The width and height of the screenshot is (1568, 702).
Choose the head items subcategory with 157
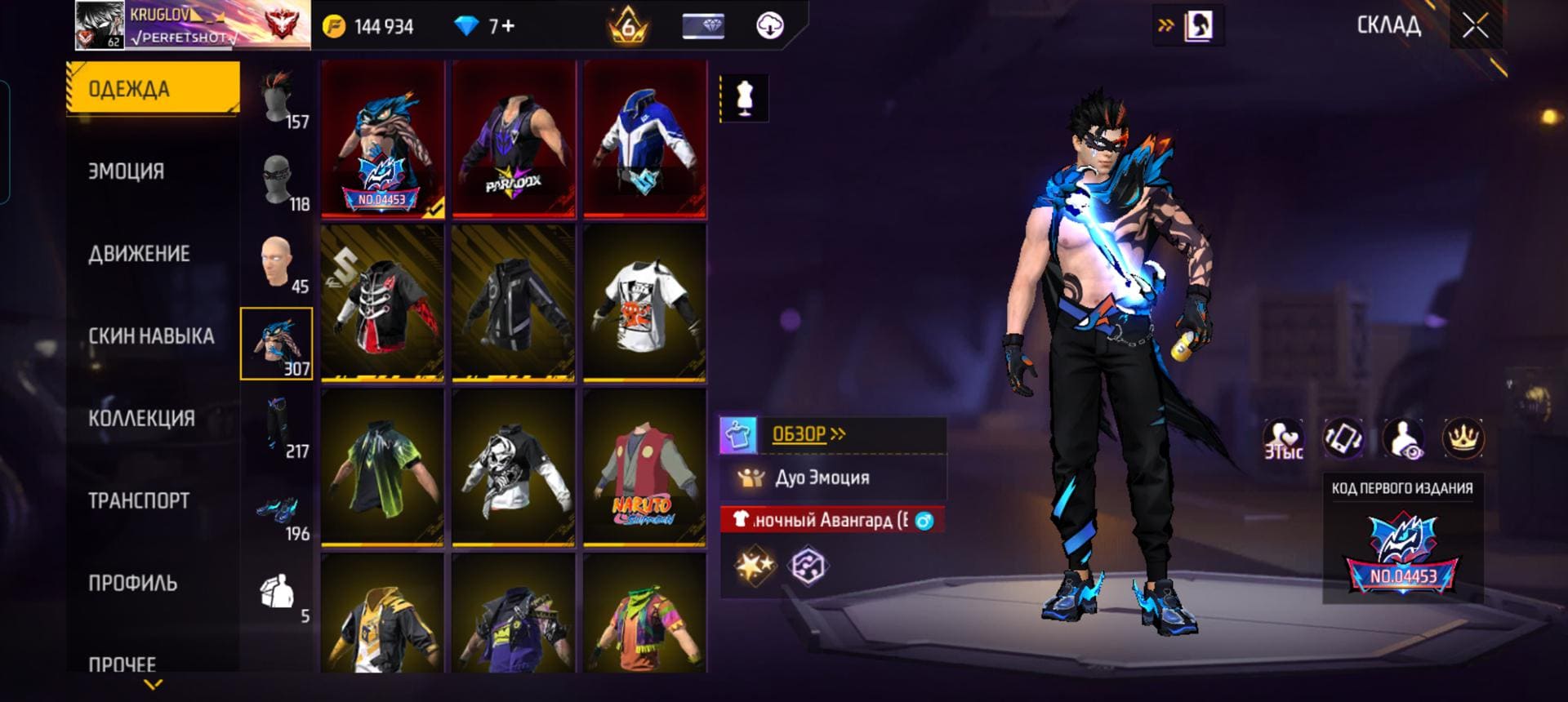(x=277, y=98)
